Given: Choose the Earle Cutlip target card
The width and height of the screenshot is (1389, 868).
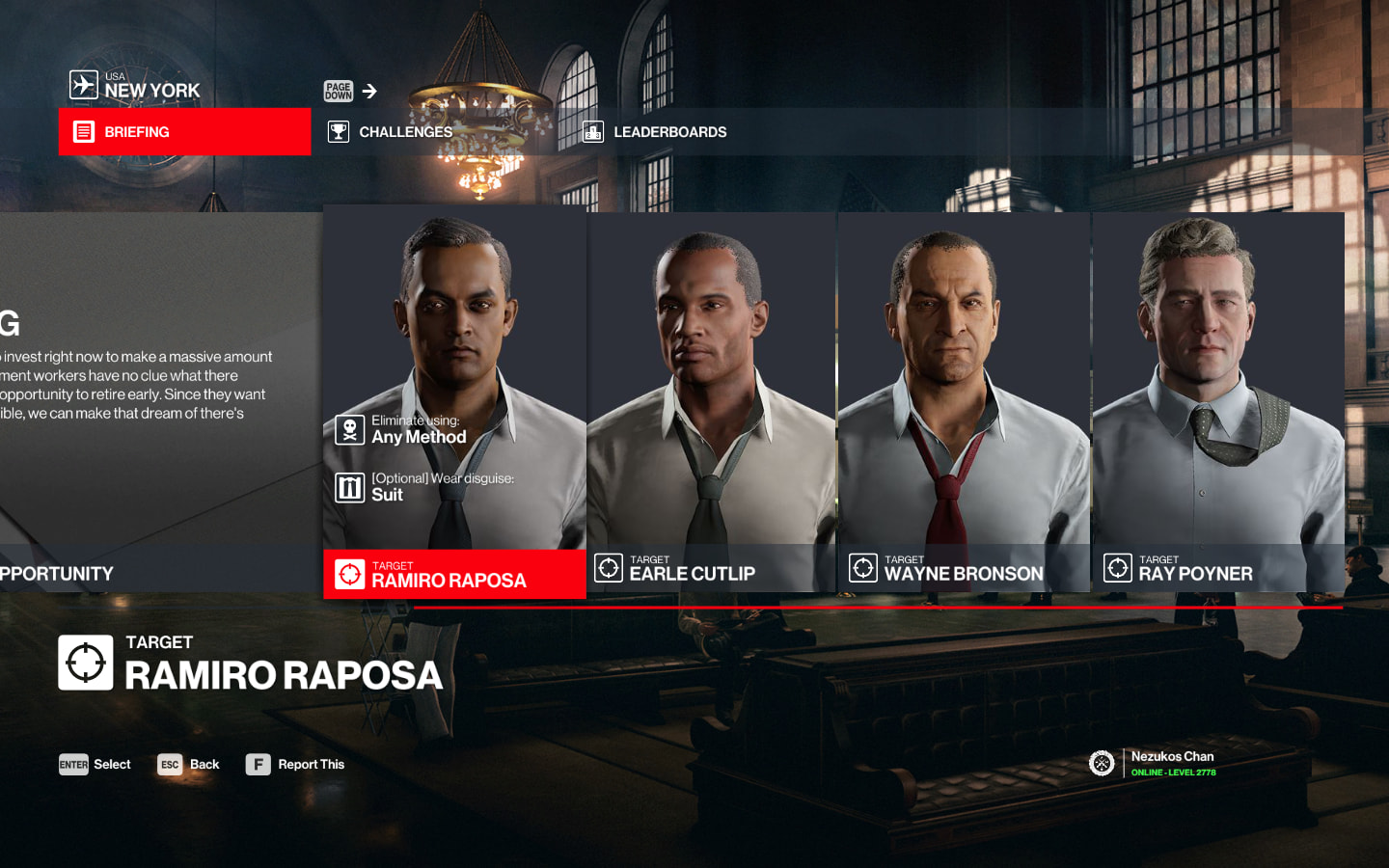Looking at the screenshot, I should 711,401.
